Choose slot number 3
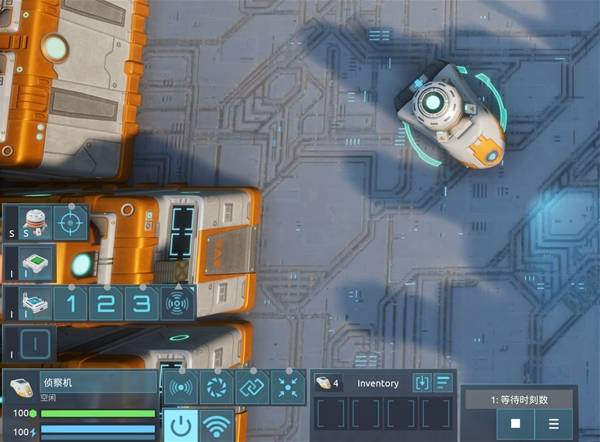The width and height of the screenshot is (600, 442). [141, 303]
